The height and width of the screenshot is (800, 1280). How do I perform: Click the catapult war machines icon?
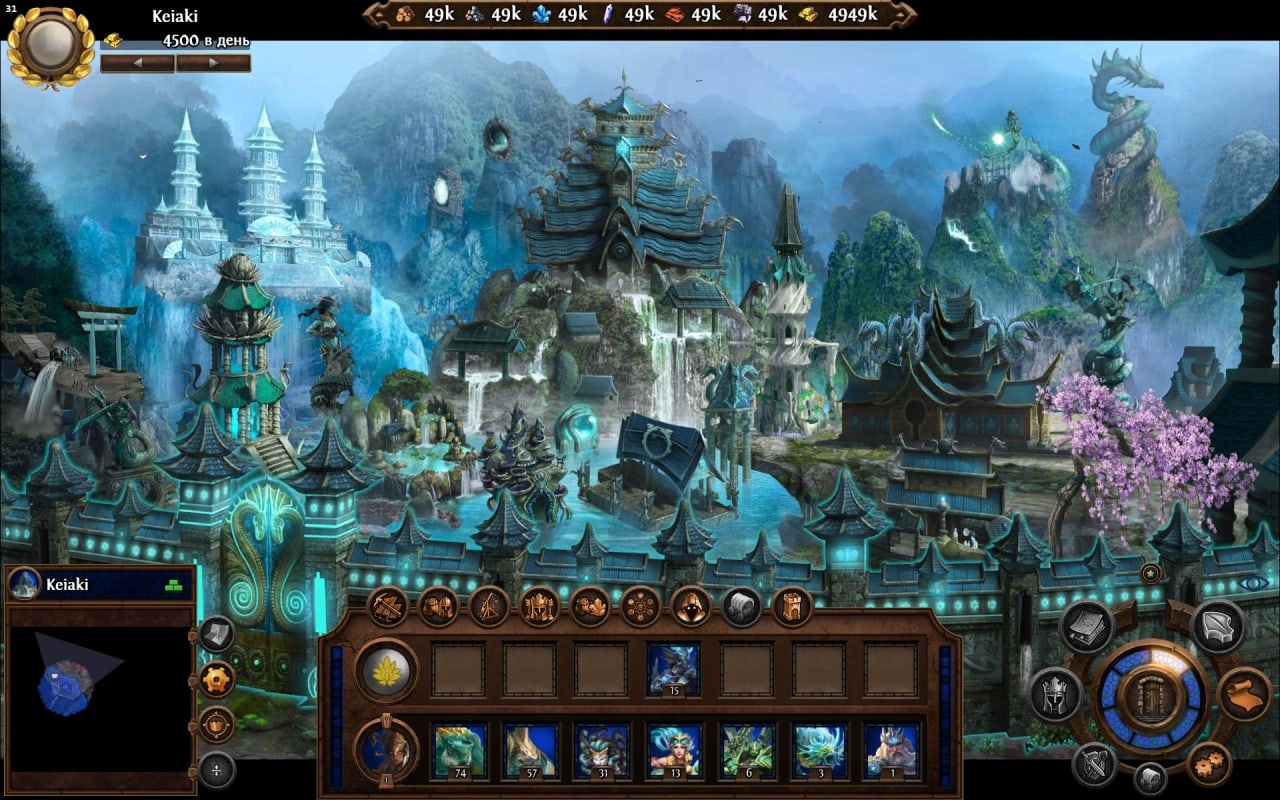[x=488, y=606]
